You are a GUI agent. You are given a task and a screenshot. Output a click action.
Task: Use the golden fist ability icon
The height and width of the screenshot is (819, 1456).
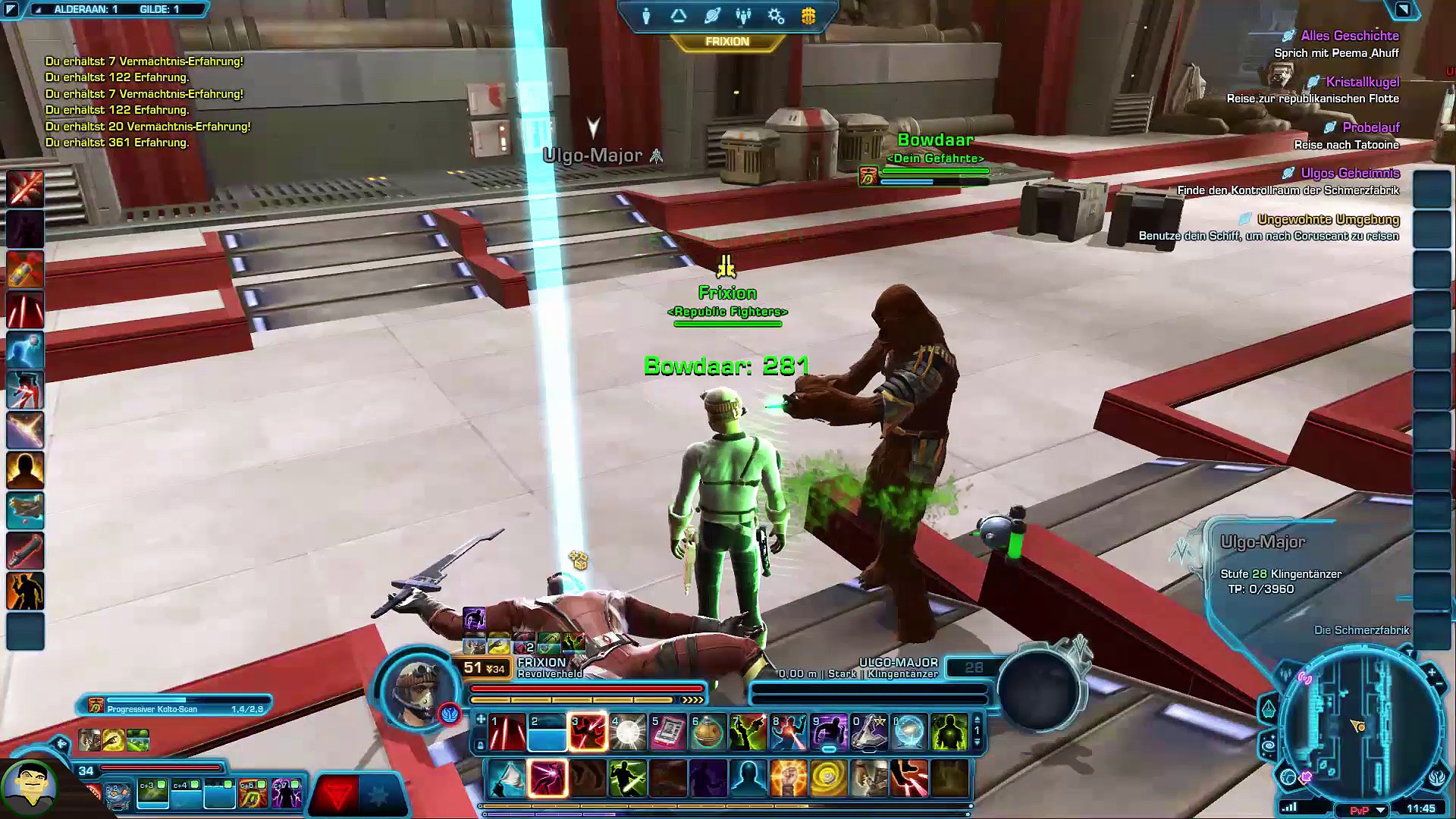tap(788, 779)
